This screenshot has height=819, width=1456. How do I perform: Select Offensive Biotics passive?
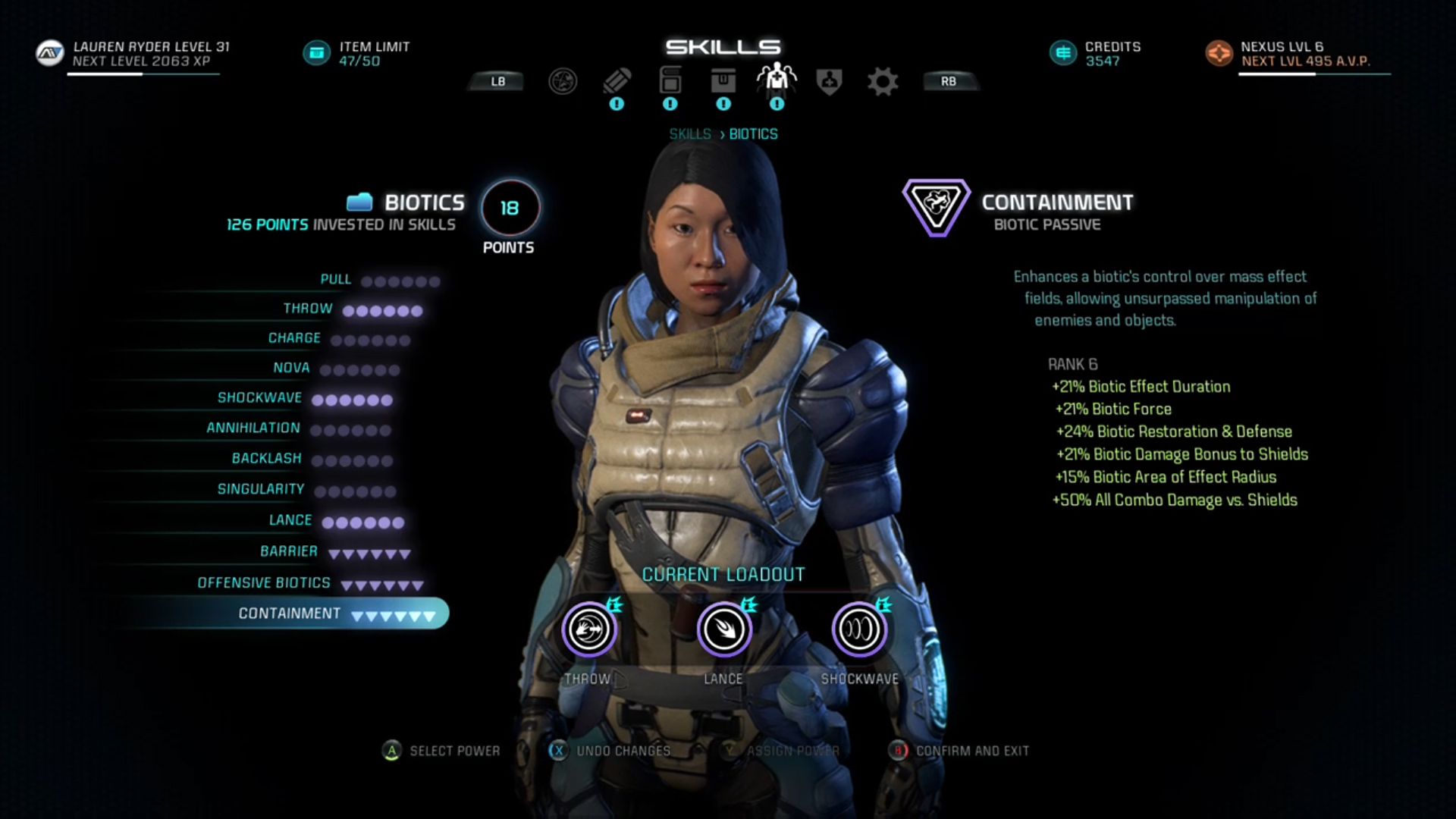264,583
